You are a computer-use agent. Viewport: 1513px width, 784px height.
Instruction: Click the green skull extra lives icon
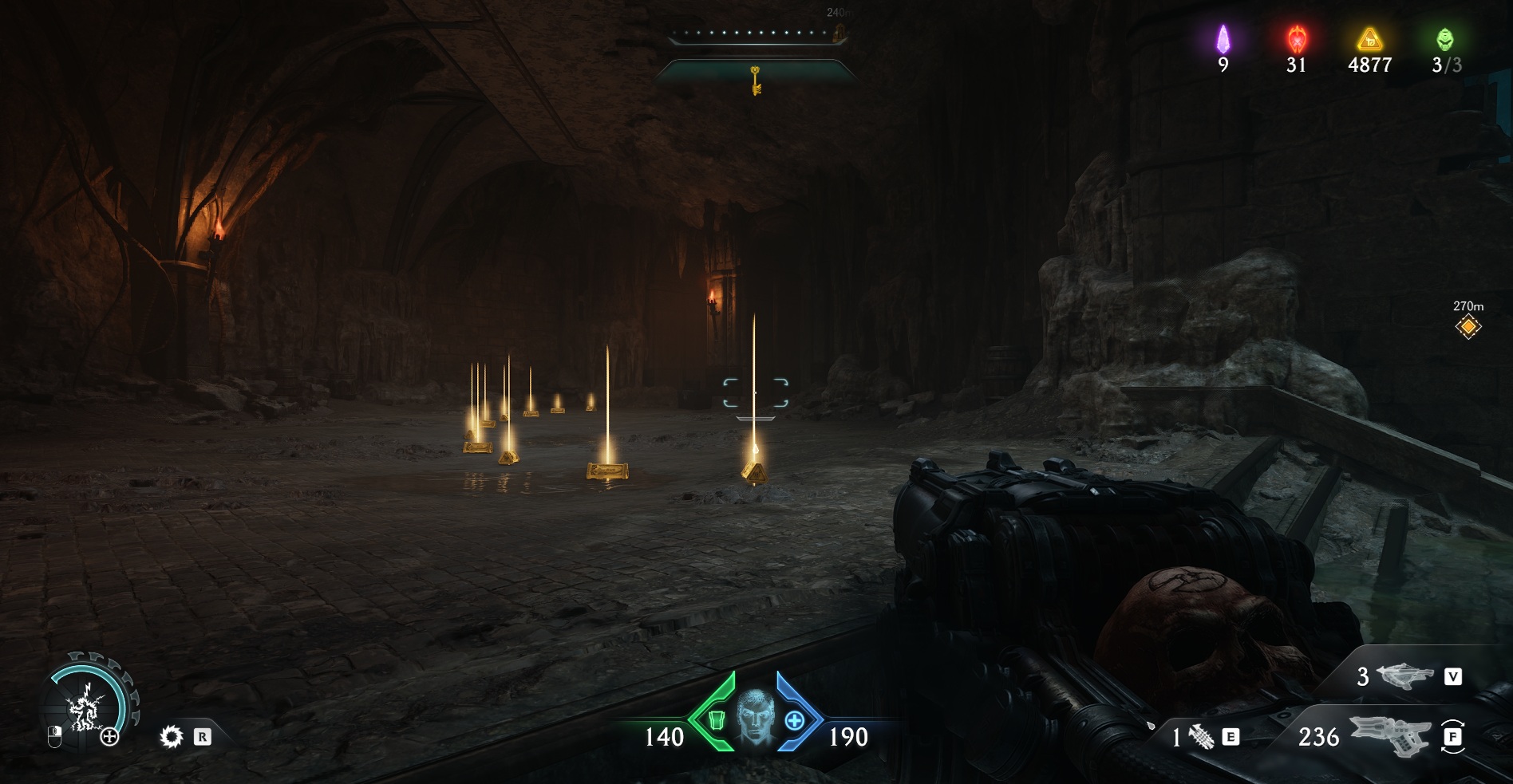pos(1445,39)
